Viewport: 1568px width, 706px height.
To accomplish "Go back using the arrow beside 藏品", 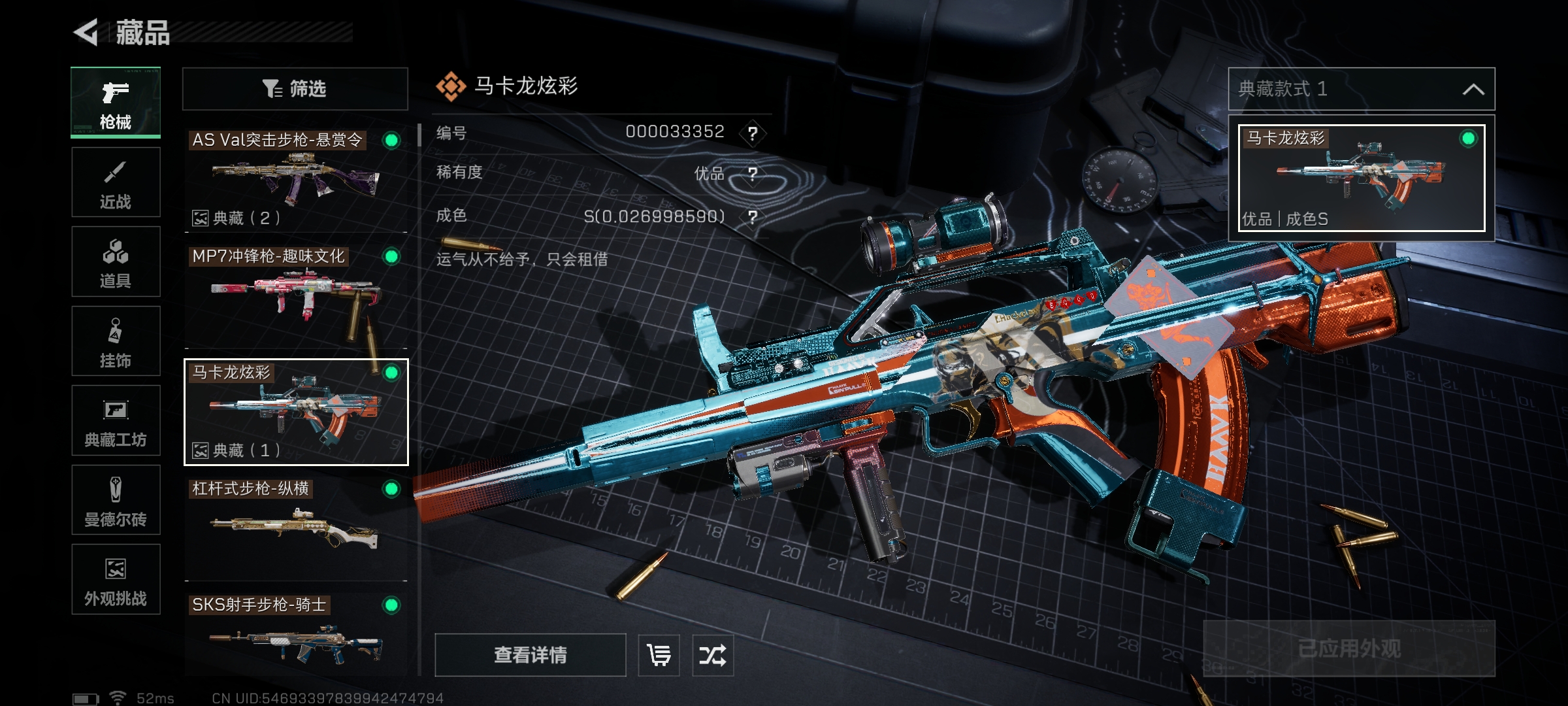I will coord(86,32).
